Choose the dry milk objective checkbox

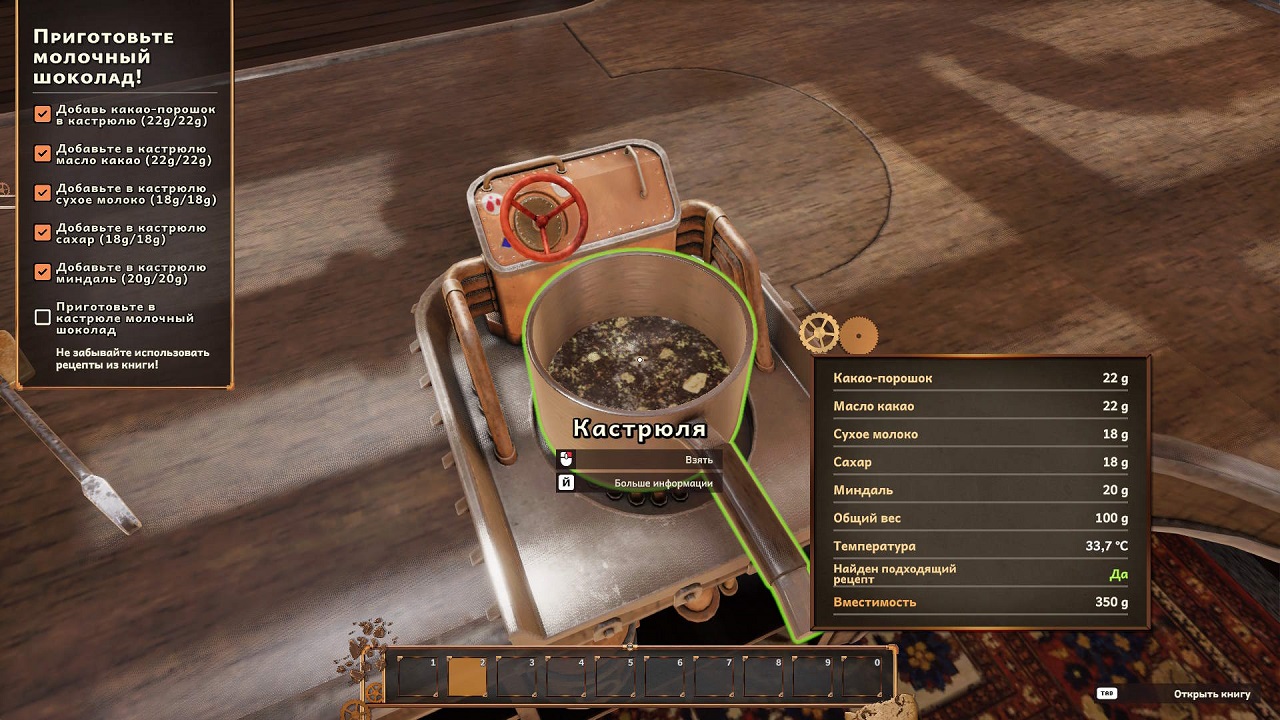point(42,193)
